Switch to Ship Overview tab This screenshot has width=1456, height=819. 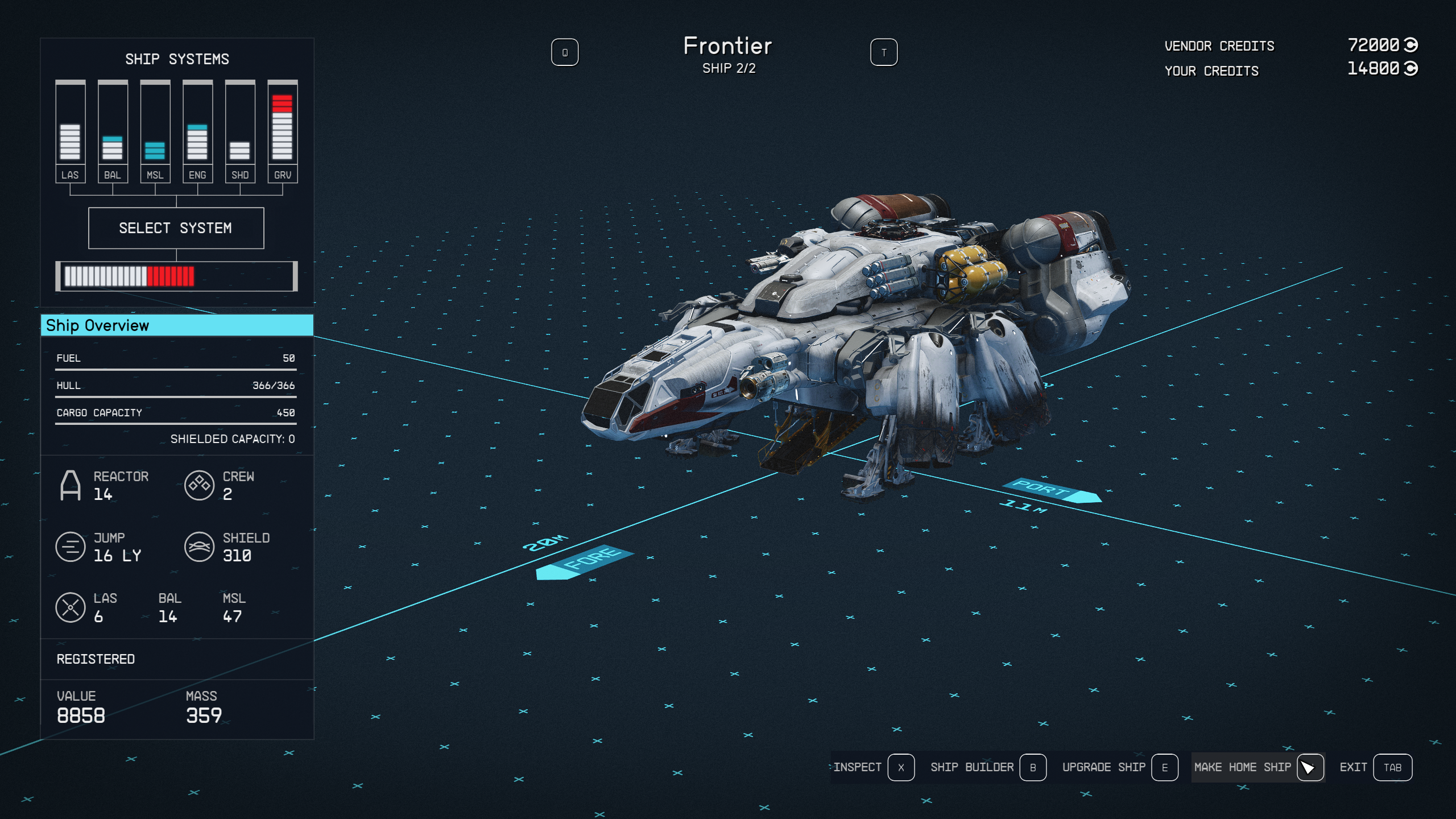coord(176,325)
